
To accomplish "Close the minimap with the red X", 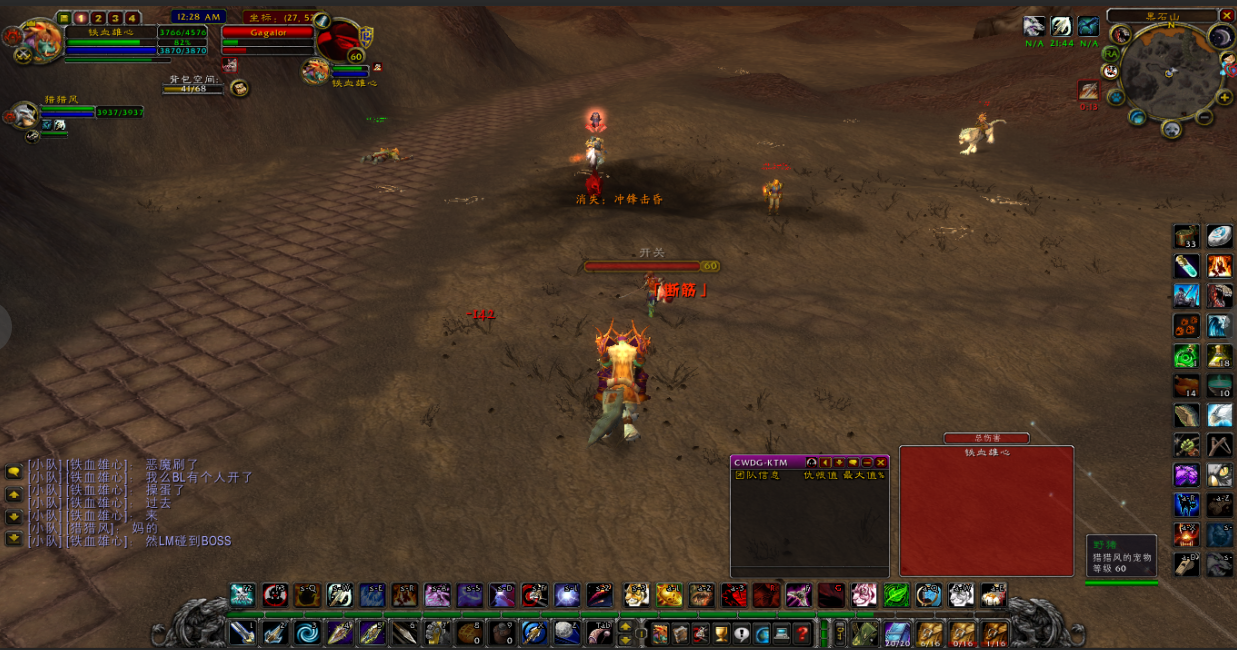I will tap(1227, 15).
